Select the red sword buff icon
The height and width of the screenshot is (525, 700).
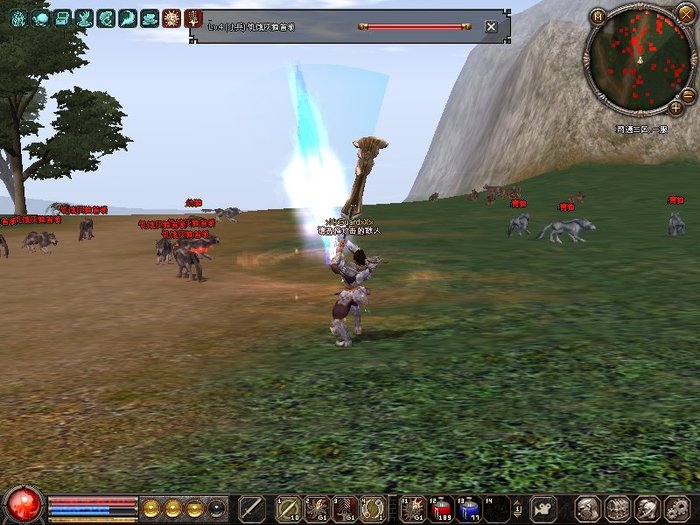tap(193, 17)
